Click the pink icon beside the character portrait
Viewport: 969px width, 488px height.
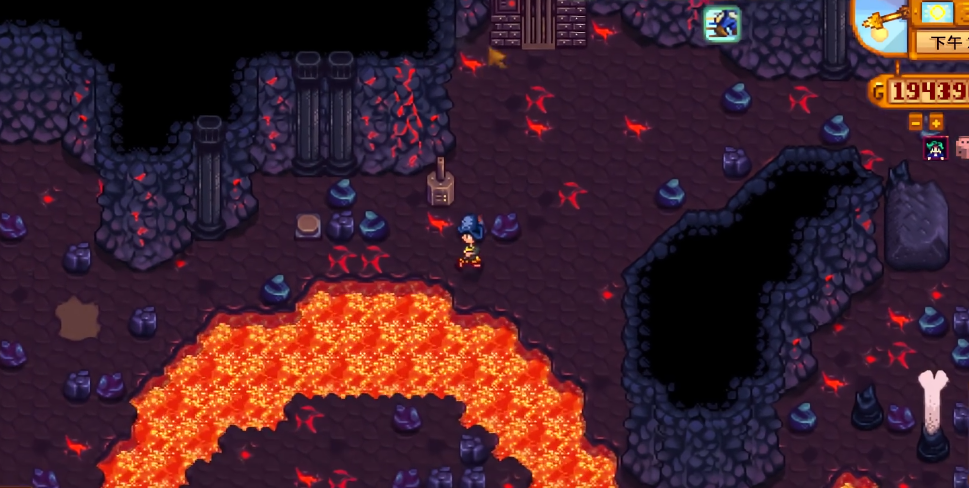tap(962, 148)
